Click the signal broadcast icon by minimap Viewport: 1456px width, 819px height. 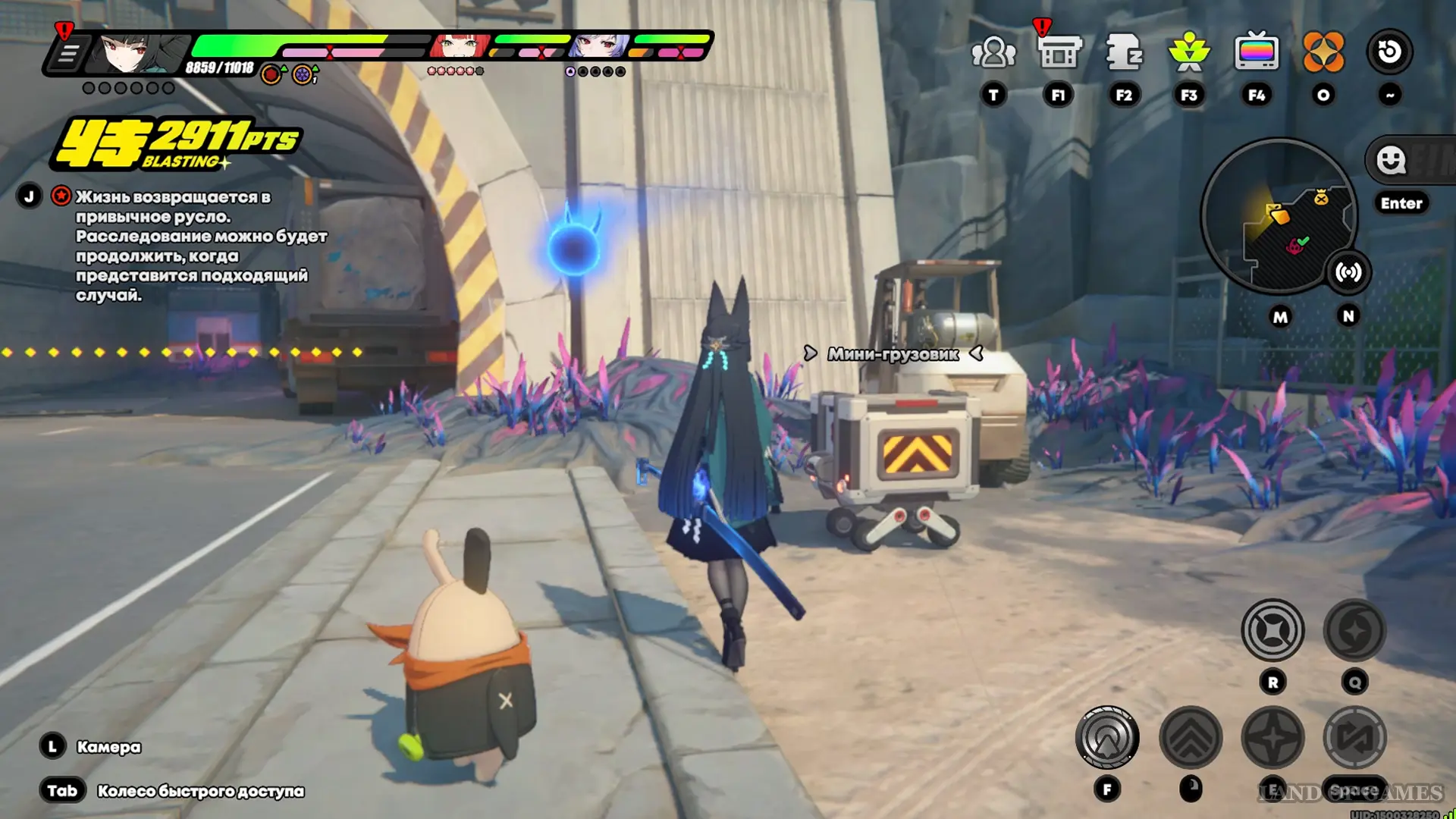(1348, 272)
